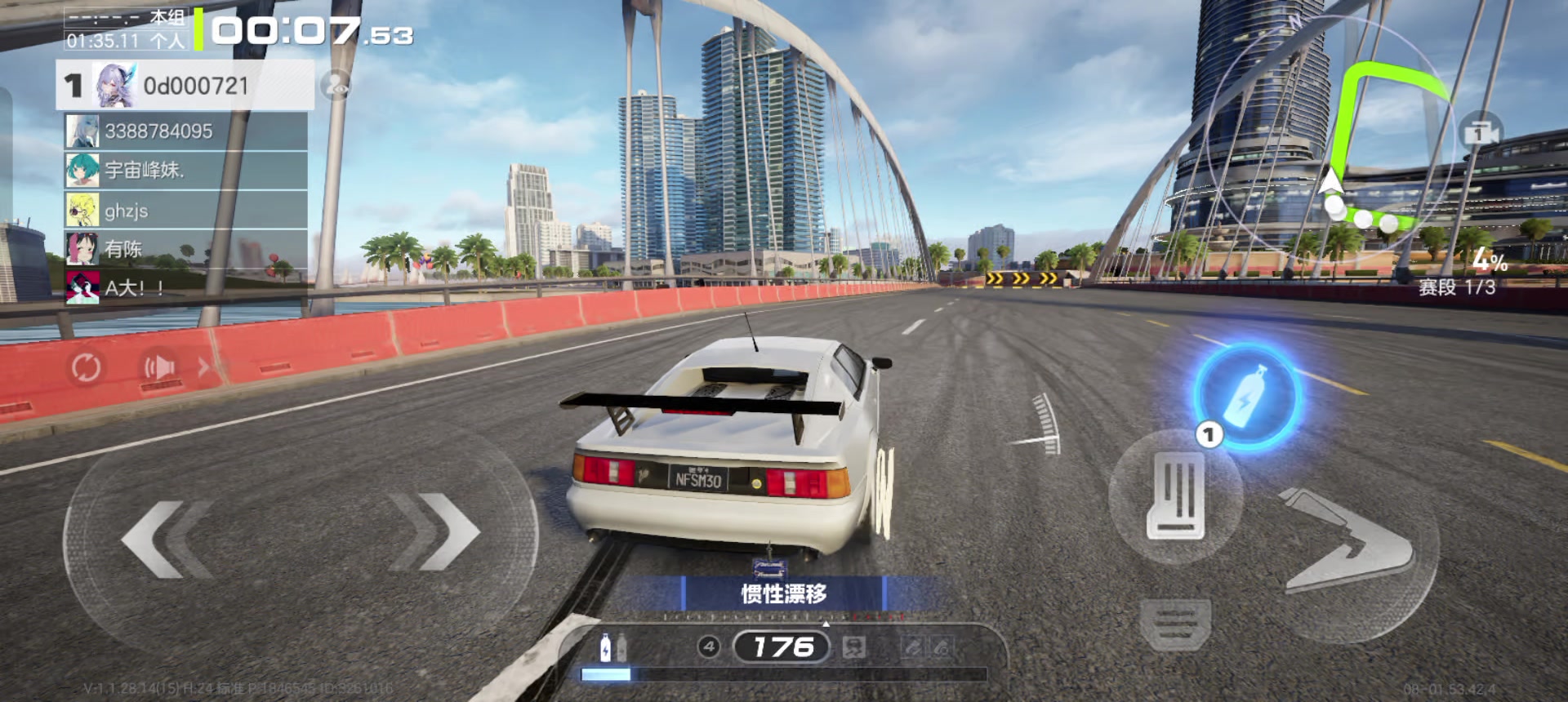Select player 宇宙峰妹 in the ranking list
This screenshot has width=1568, height=702.
click(x=185, y=171)
